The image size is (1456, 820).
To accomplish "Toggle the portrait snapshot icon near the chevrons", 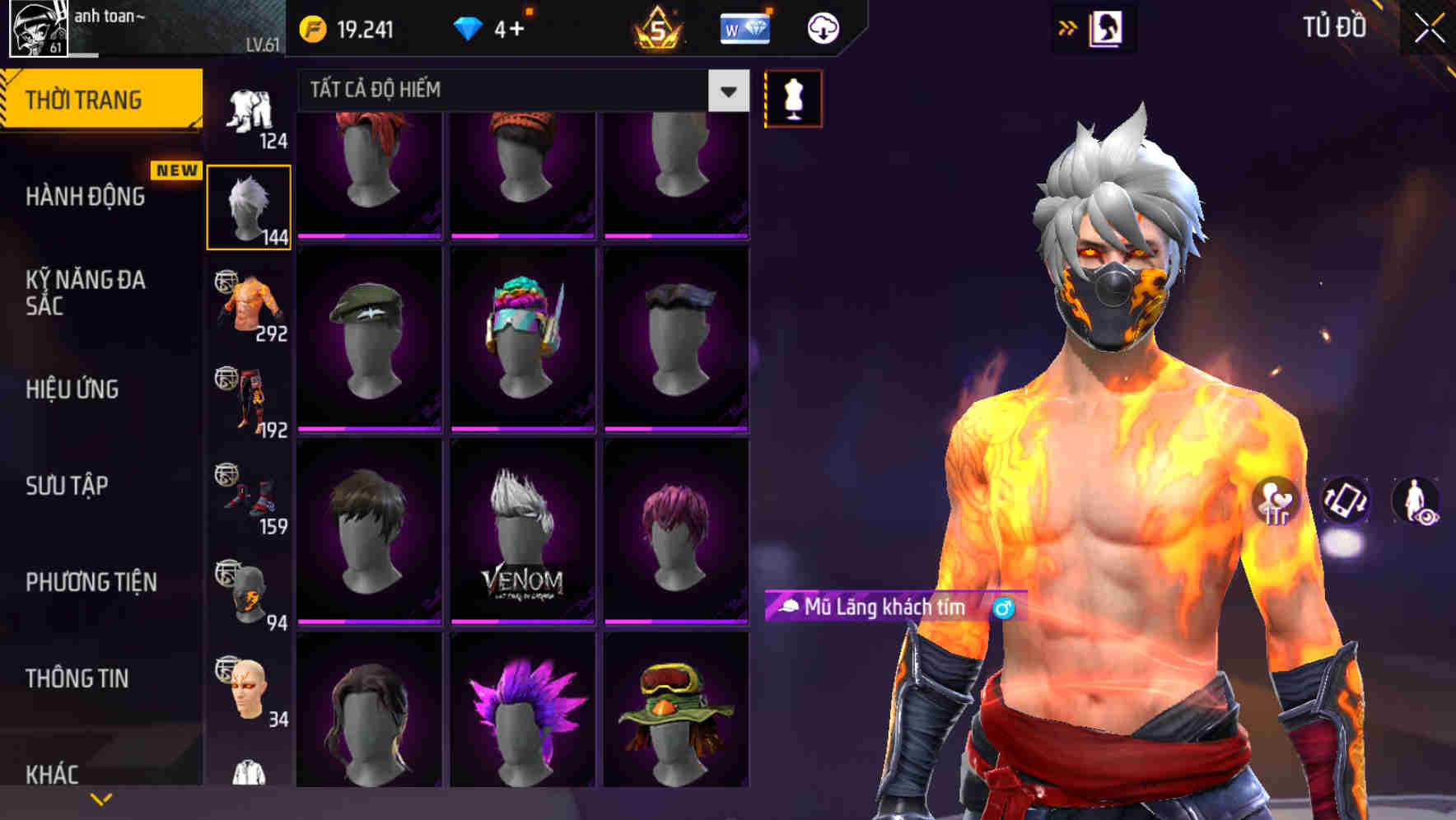I will [x=1108, y=27].
